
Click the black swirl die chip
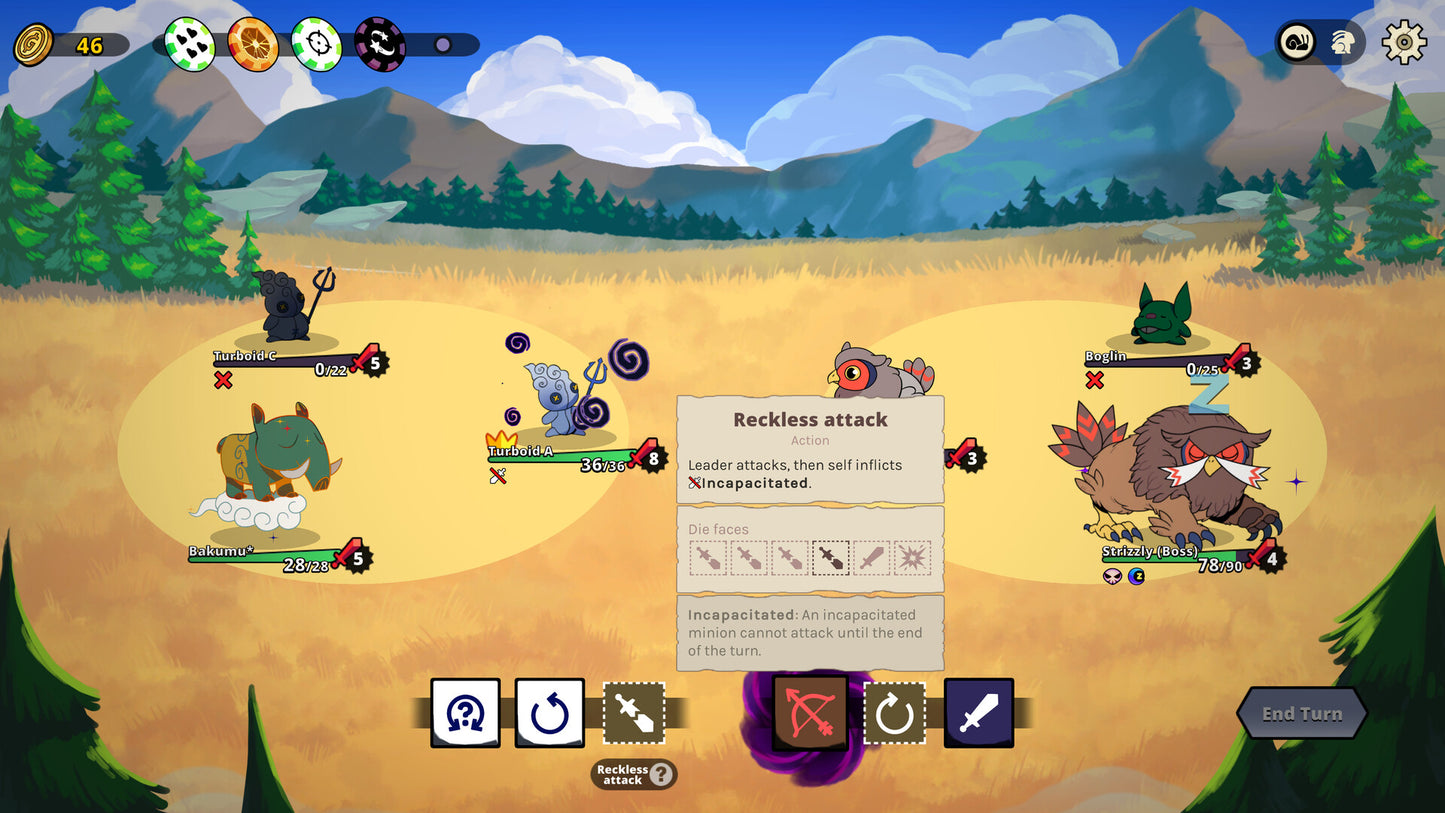380,43
